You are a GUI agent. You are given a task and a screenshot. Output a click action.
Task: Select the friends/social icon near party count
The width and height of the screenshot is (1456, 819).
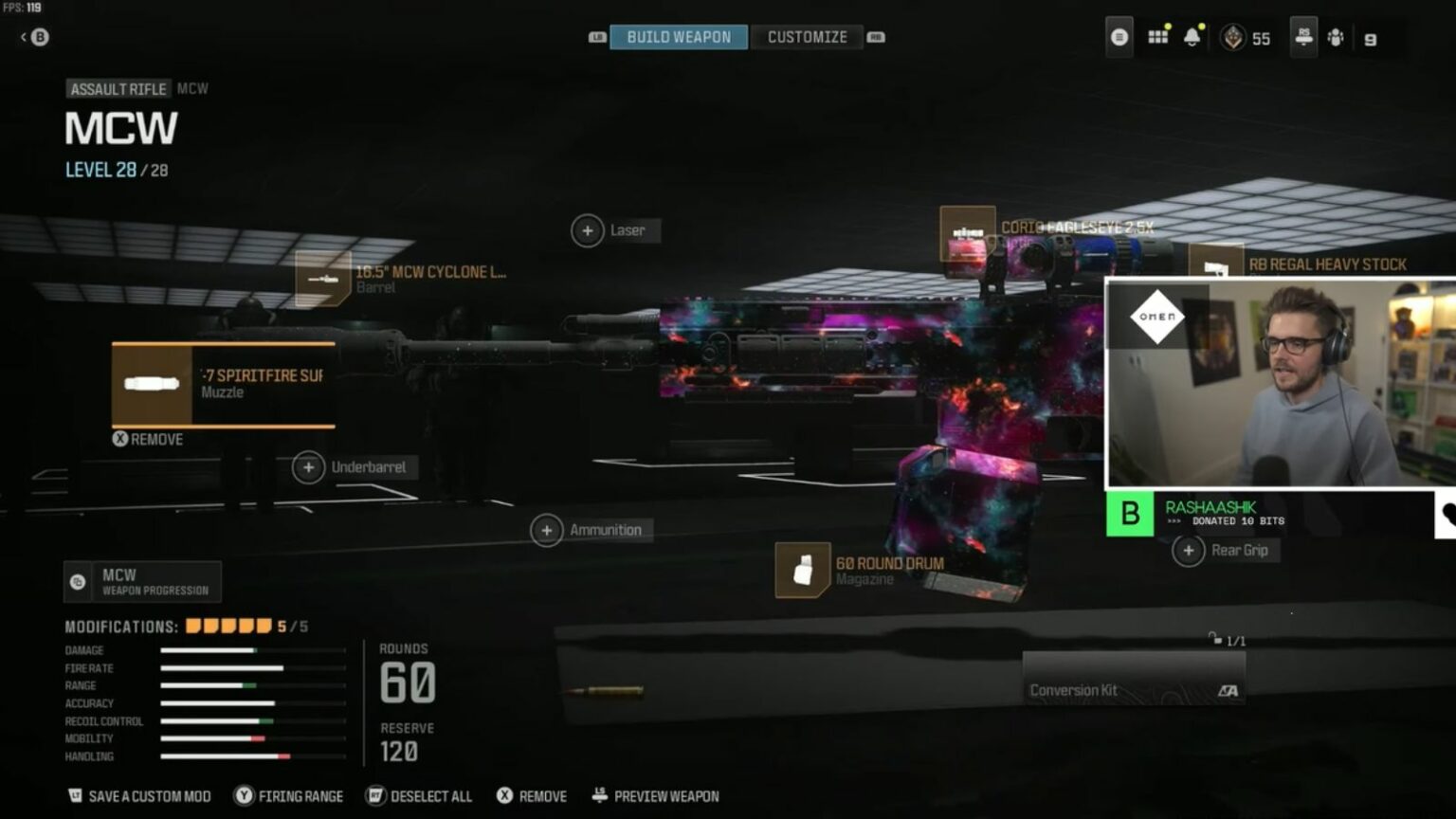(x=1337, y=37)
